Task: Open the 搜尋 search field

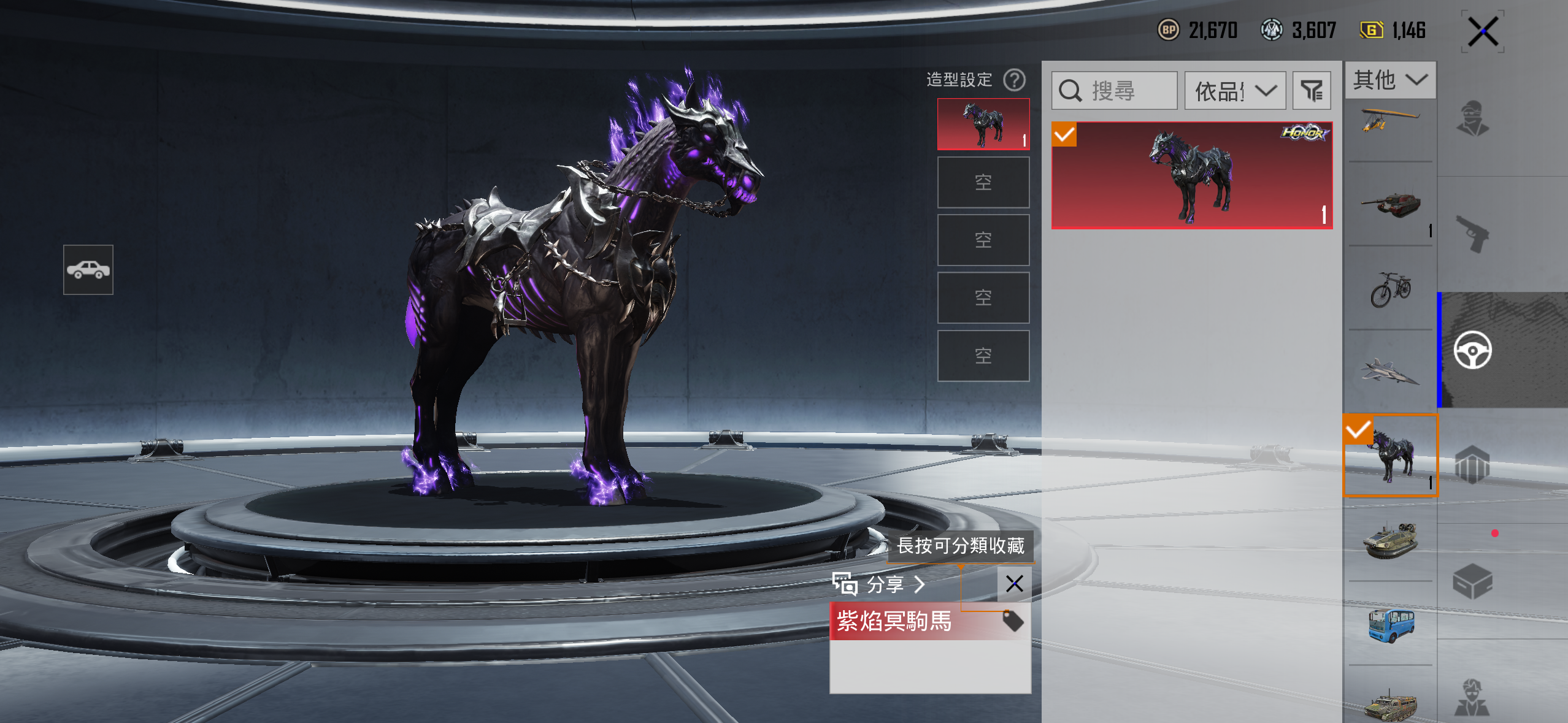Action: [1114, 91]
